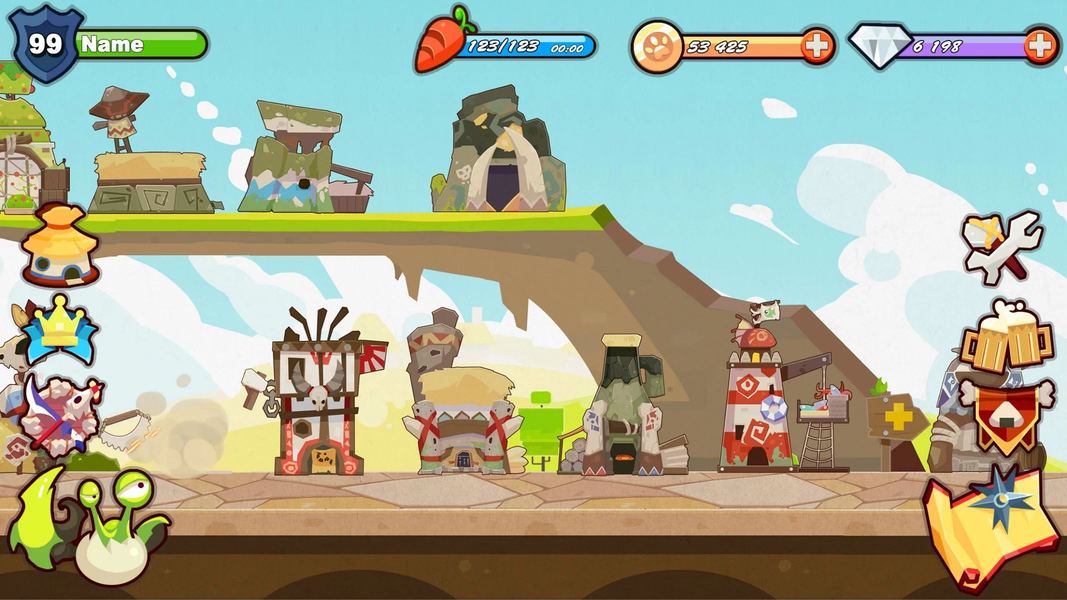Click the carrot energy icon
The image size is (1067, 600).
tap(440, 42)
